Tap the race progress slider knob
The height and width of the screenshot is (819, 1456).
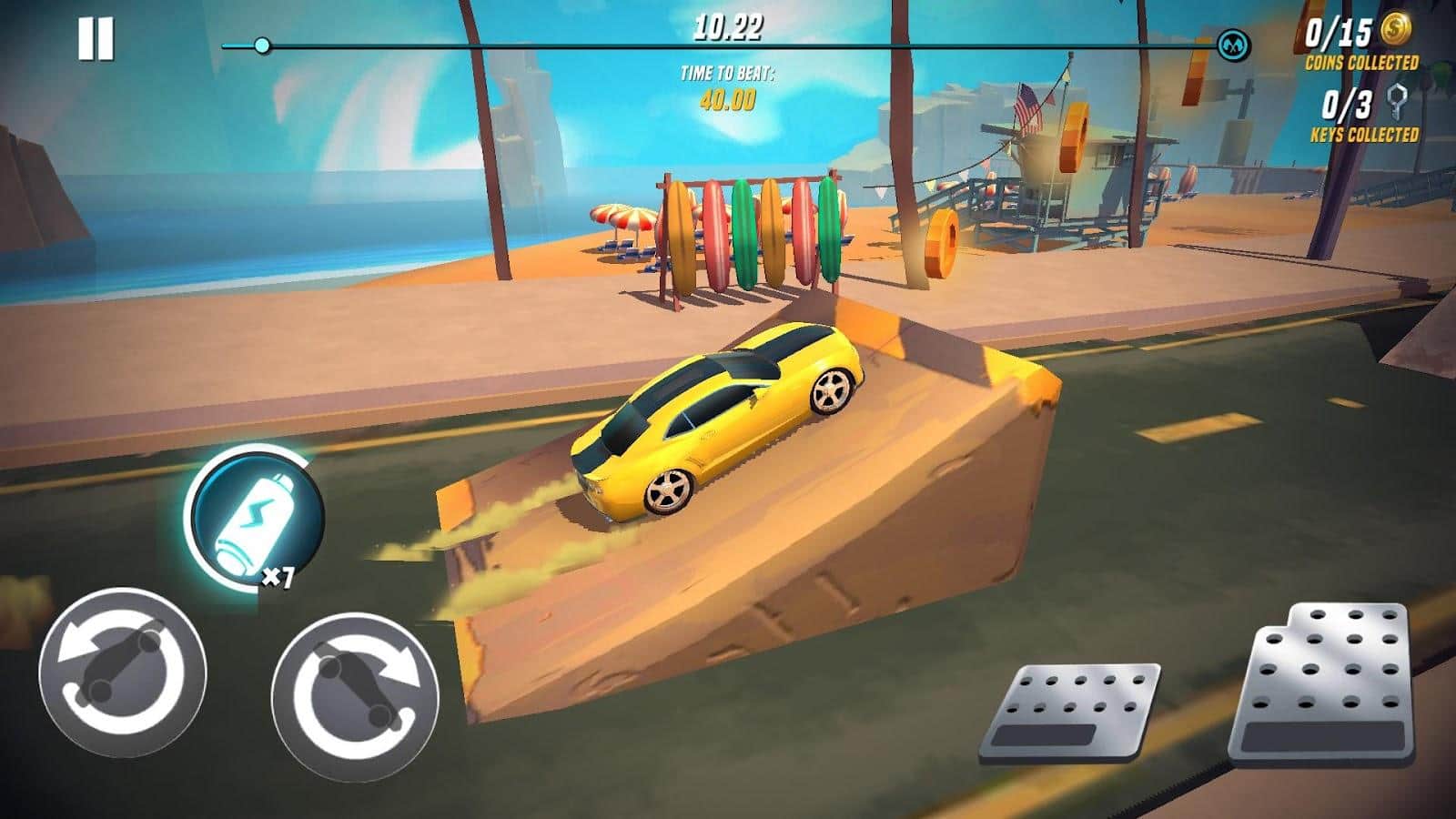click(x=265, y=43)
